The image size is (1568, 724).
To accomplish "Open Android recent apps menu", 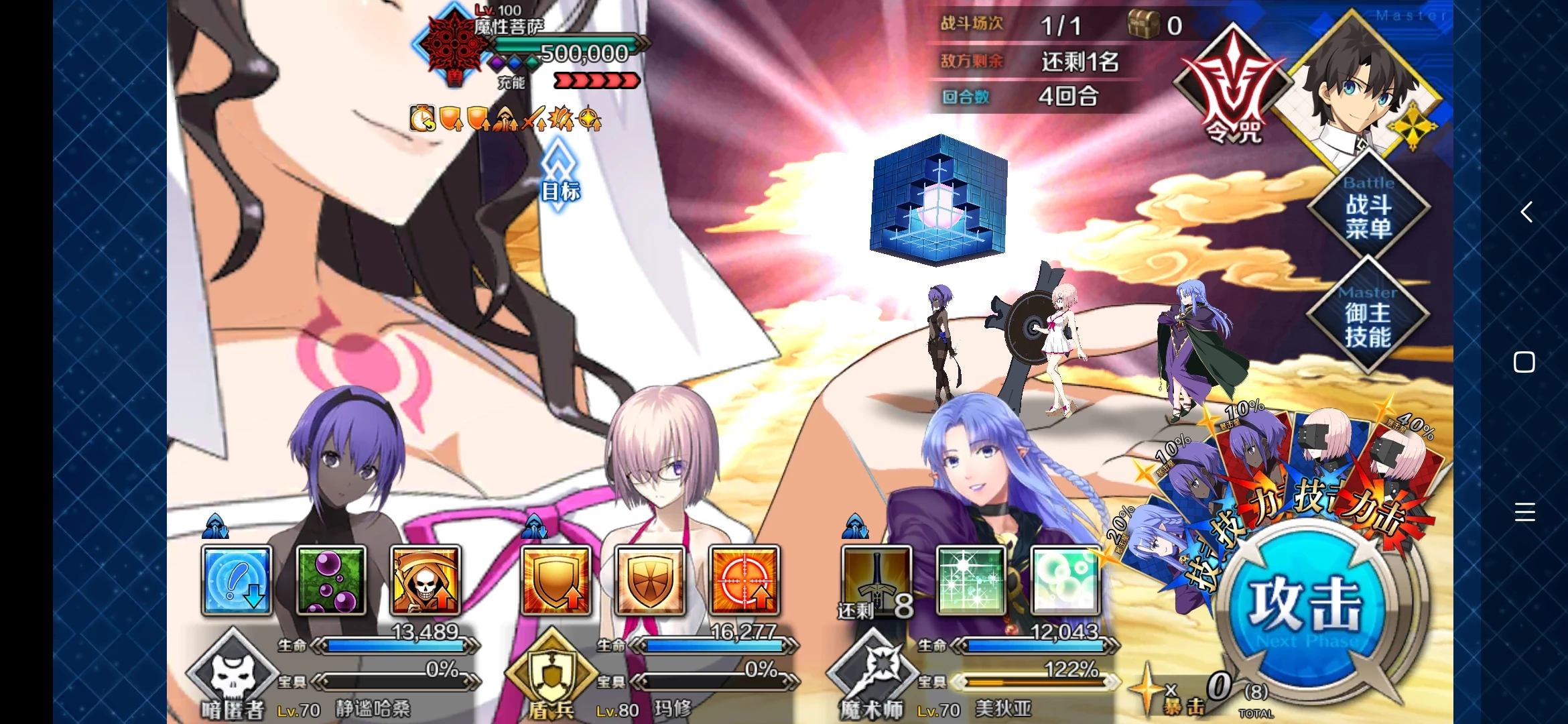I will pos(1524,512).
